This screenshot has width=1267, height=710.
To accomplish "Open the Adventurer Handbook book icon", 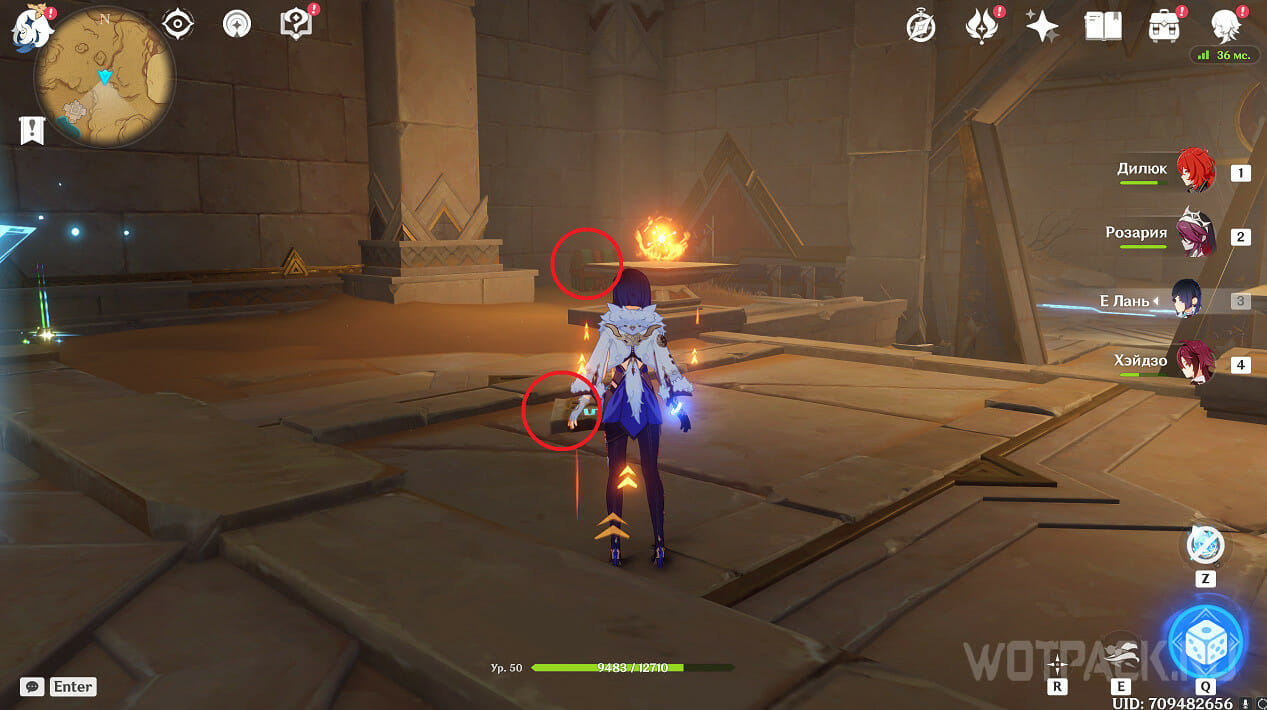I will click(1102, 26).
